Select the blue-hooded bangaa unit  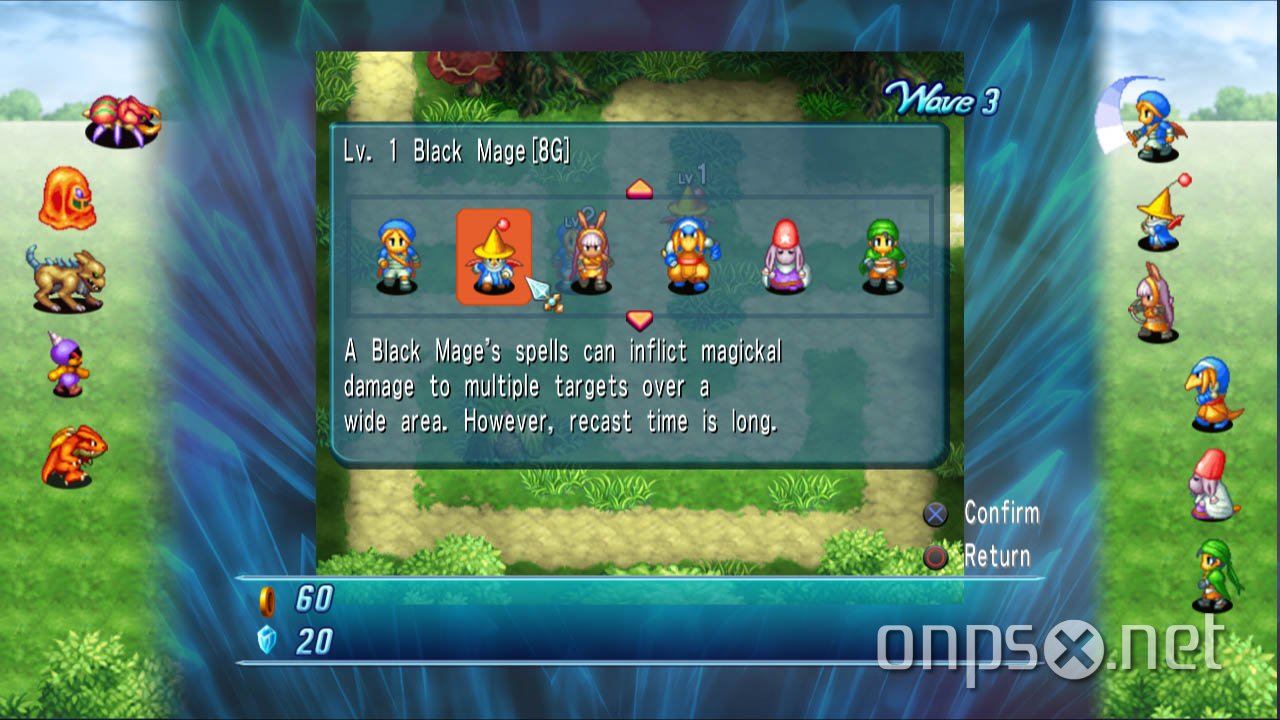687,256
